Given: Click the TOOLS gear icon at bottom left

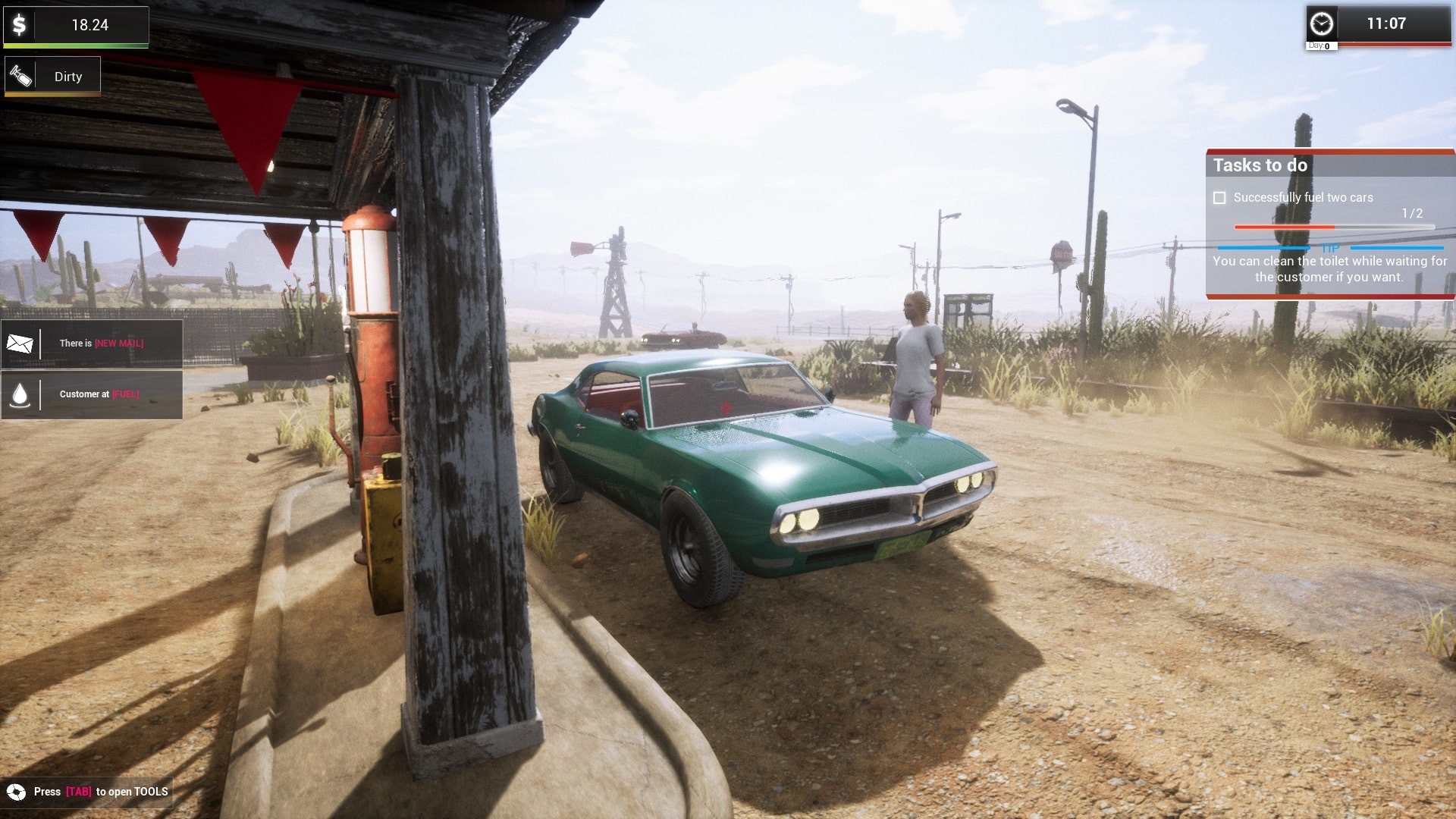Looking at the screenshot, I should tap(15, 791).
